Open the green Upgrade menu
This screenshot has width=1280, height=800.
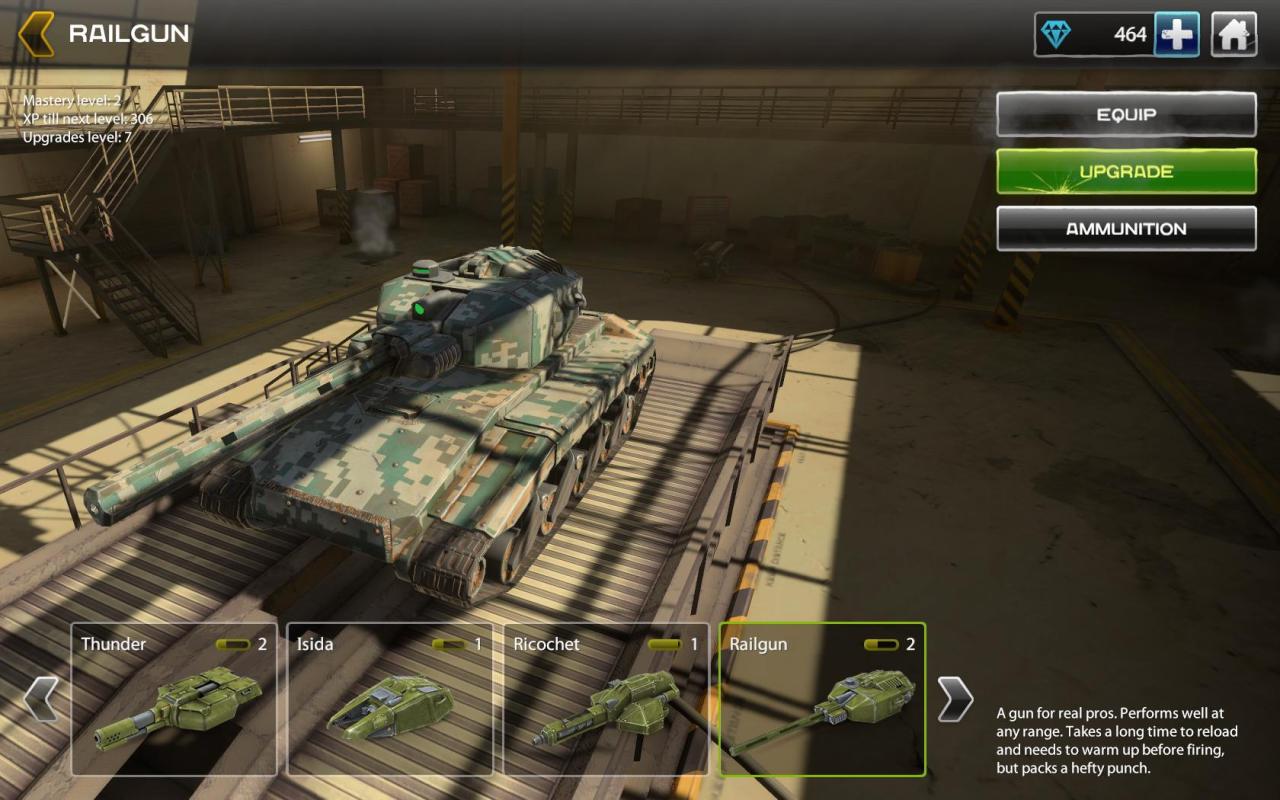[1126, 171]
